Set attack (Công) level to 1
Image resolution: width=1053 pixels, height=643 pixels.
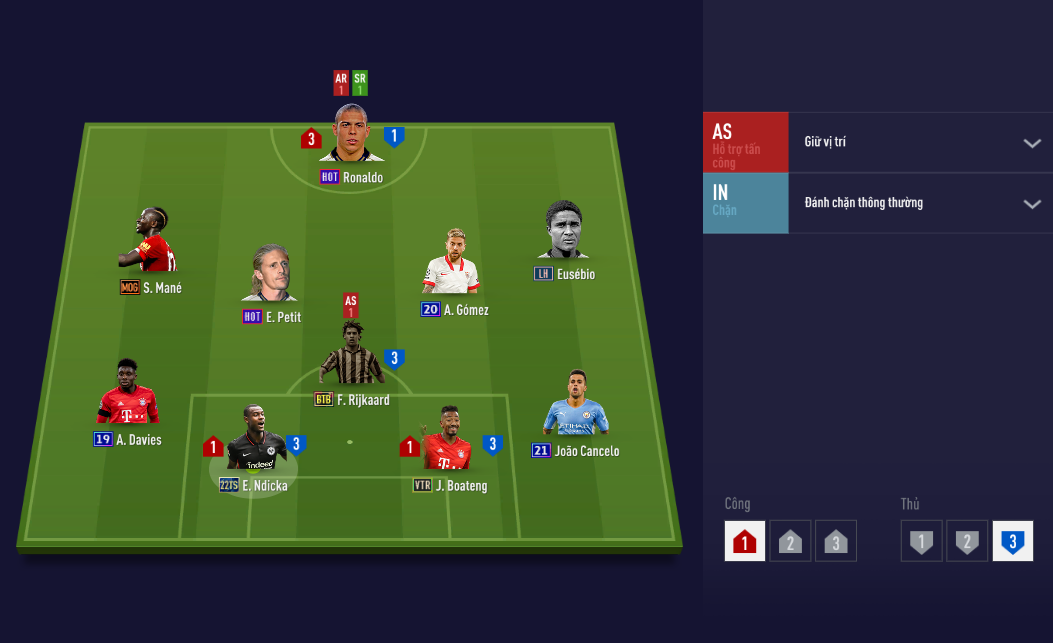point(745,541)
